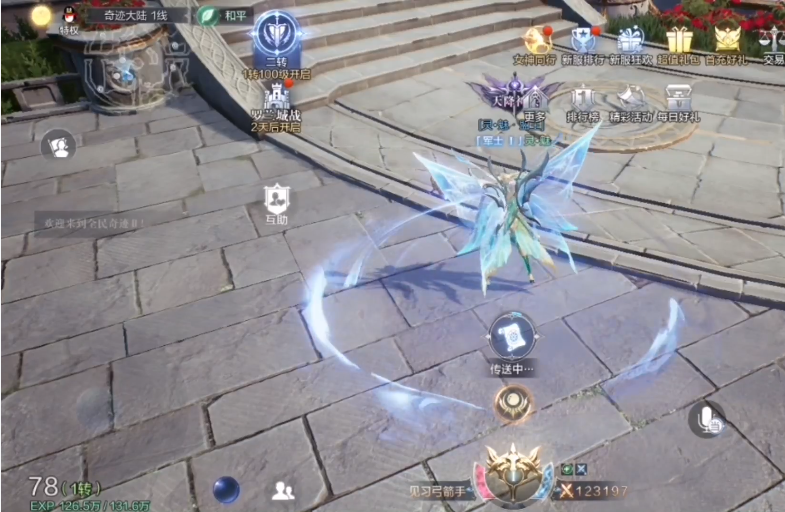Claim the 每日好礼 daily gift chest

[x=680, y=99]
